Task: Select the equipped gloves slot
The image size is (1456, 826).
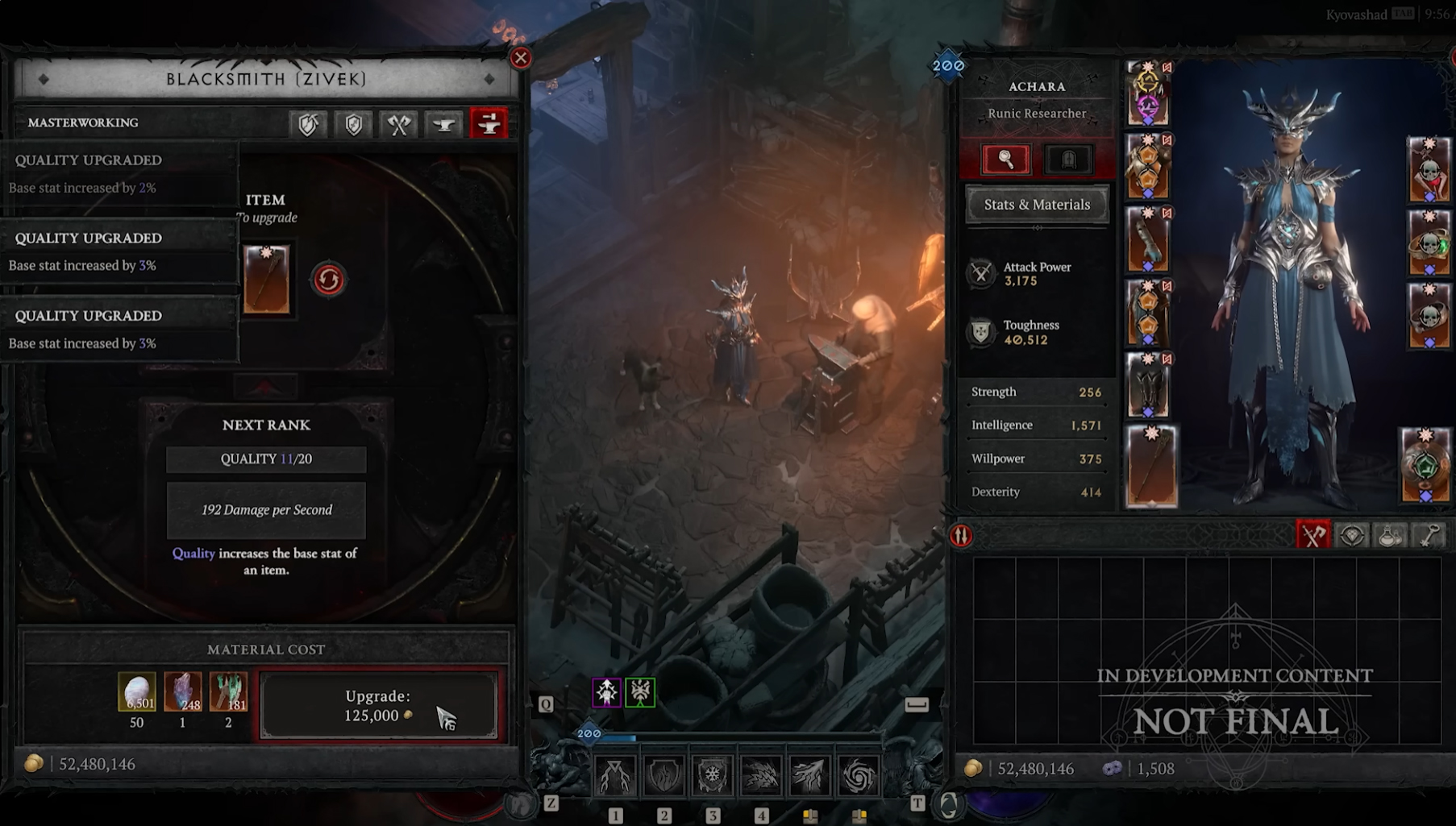Action: click(x=1148, y=240)
